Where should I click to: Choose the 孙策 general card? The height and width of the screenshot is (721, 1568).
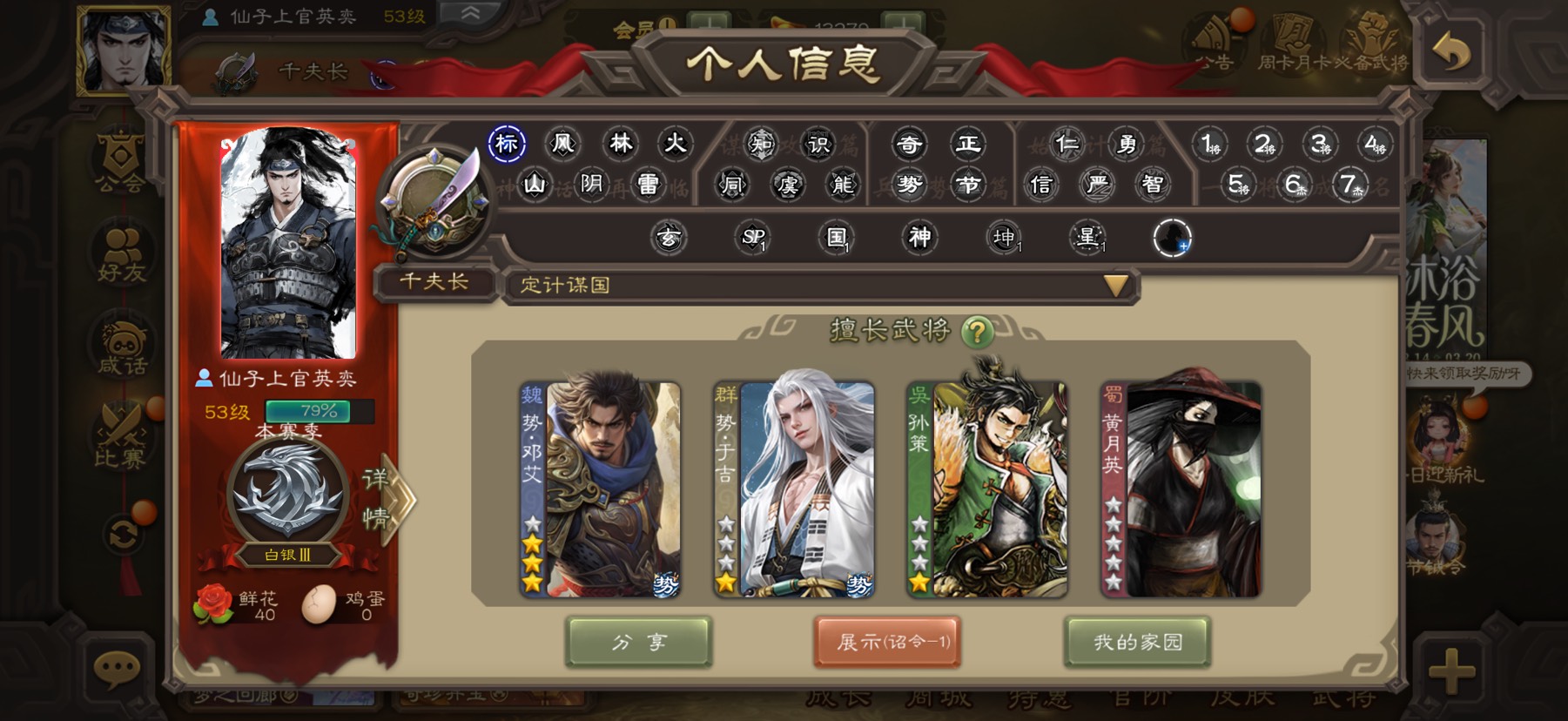tap(986, 489)
